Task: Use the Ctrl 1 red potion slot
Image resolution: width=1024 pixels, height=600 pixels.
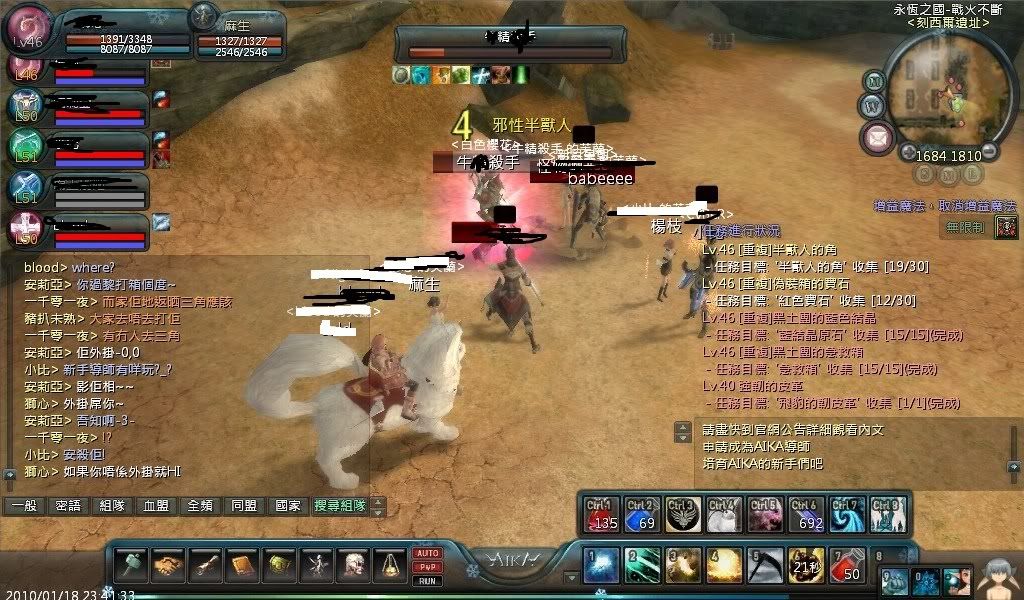Action: [x=600, y=514]
